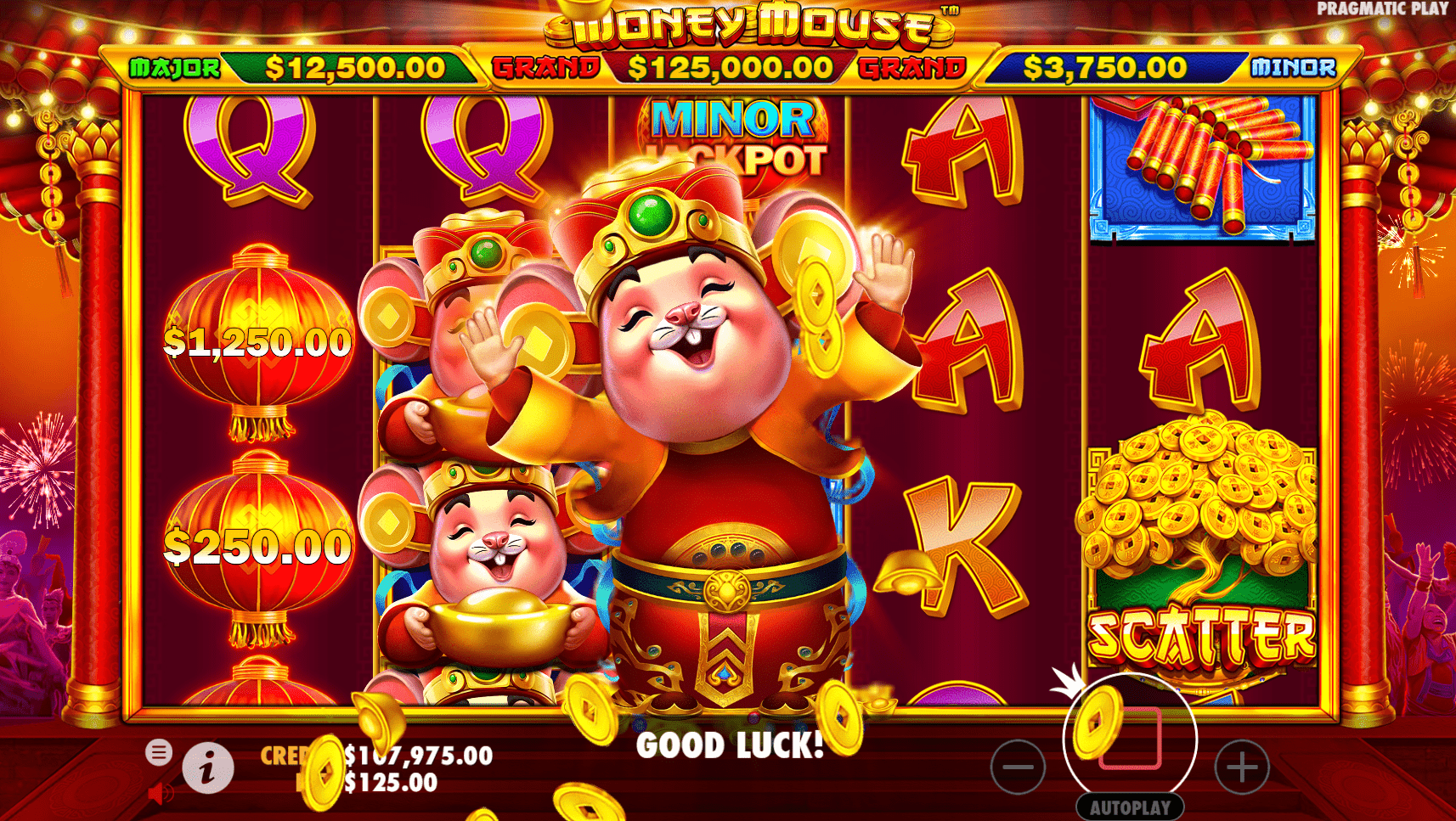Open the hamburger game menu

(x=159, y=752)
